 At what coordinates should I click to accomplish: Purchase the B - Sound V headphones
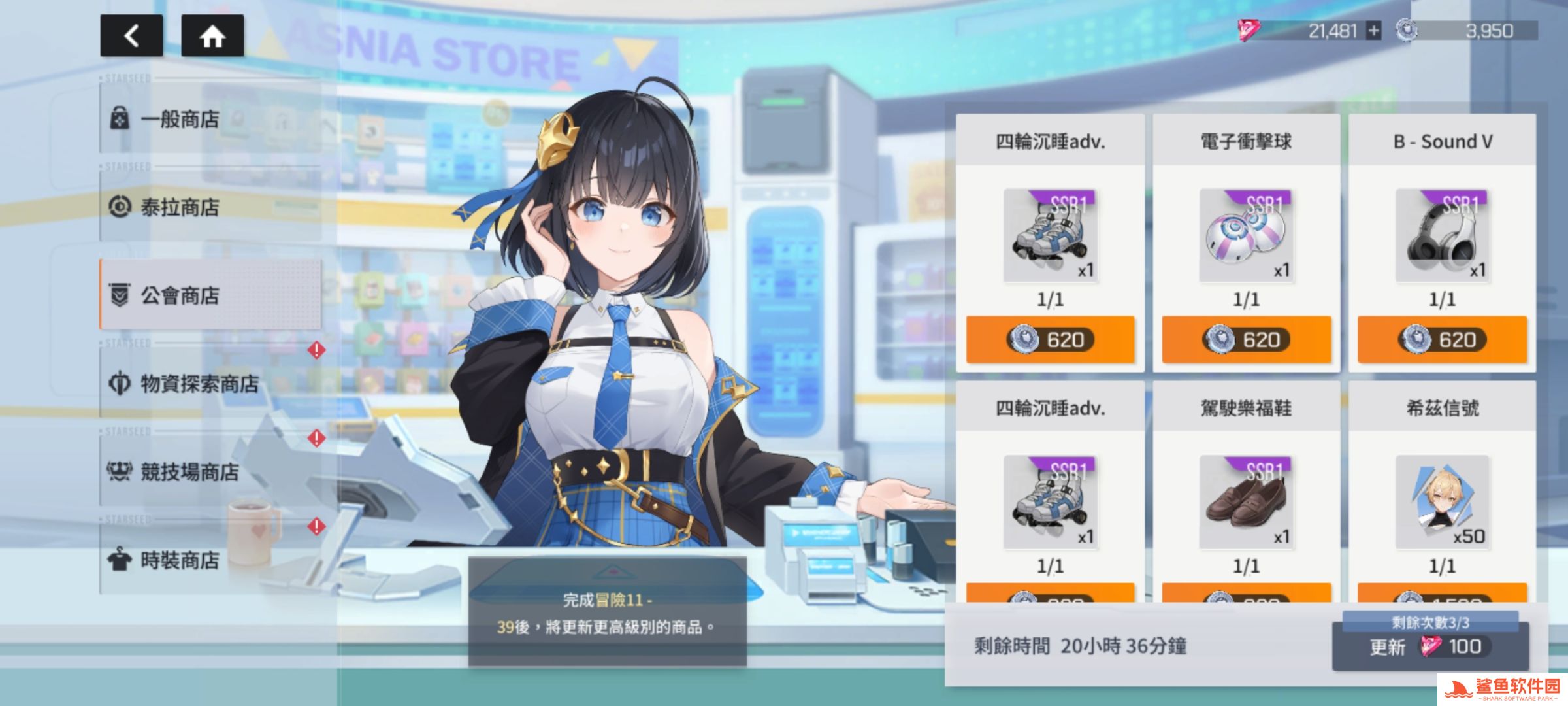click(1442, 340)
